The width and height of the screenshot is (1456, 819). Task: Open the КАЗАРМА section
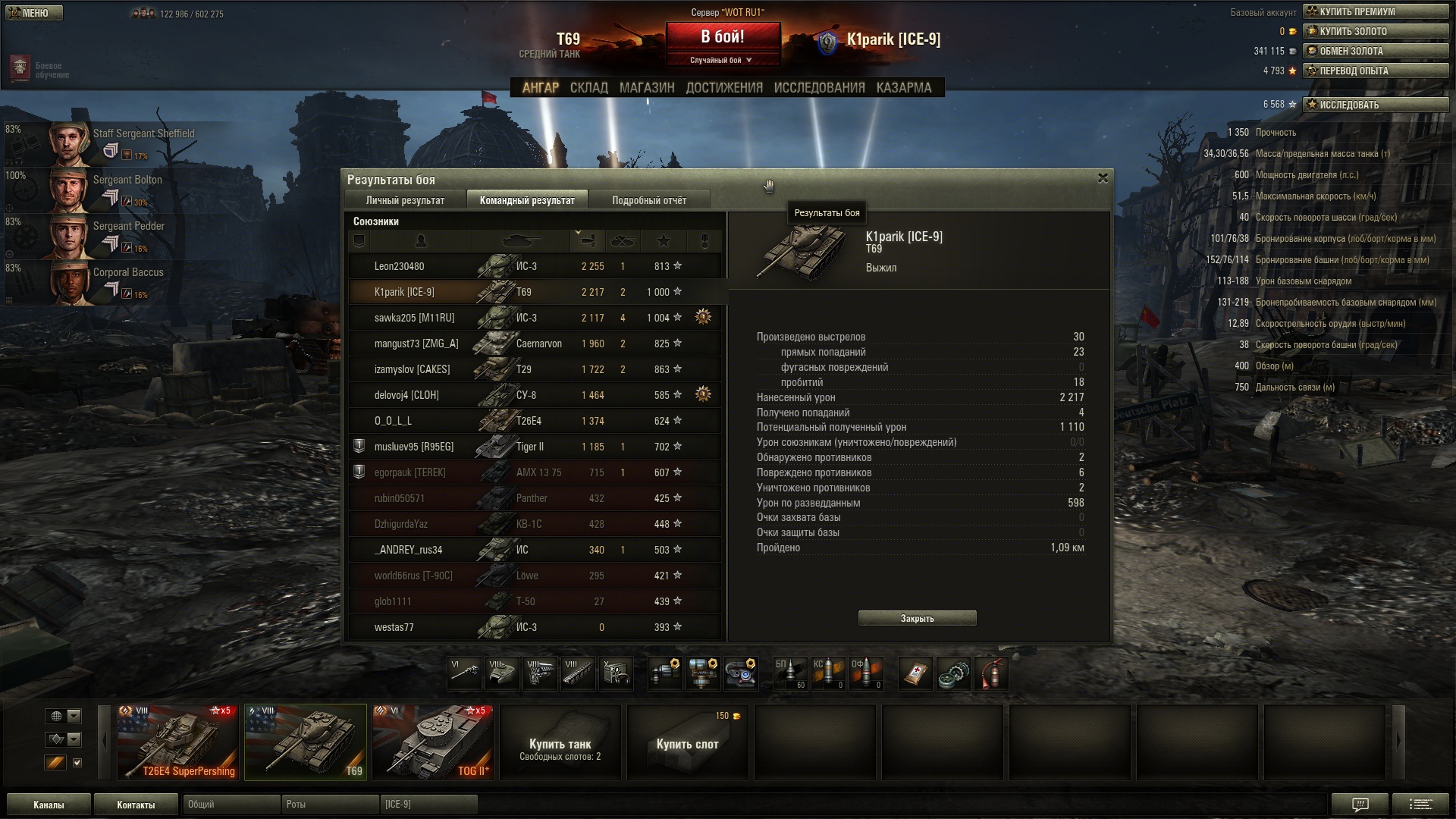pyautogui.click(x=903, y=88)
